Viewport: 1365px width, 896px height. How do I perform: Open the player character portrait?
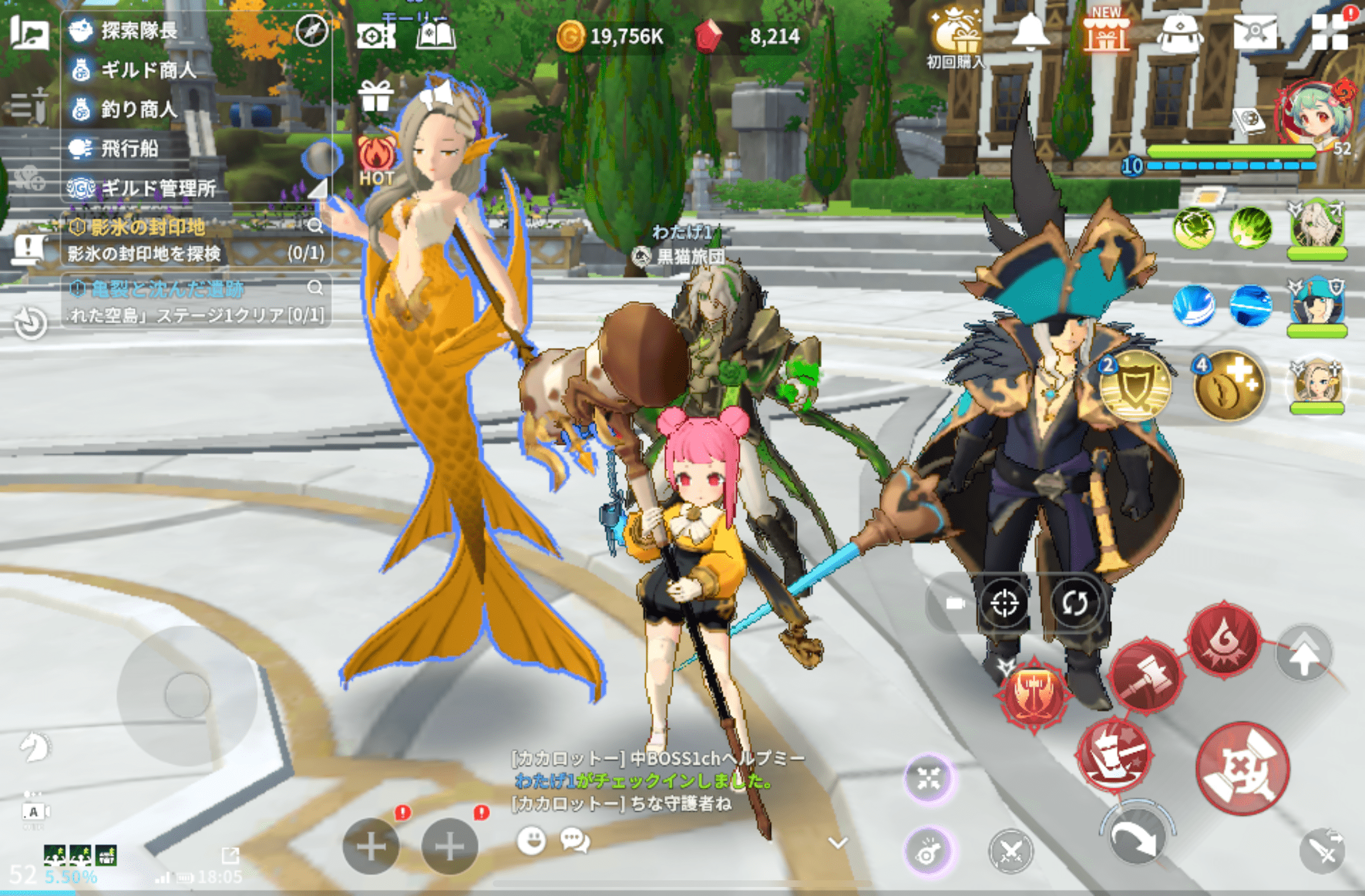1314,116
